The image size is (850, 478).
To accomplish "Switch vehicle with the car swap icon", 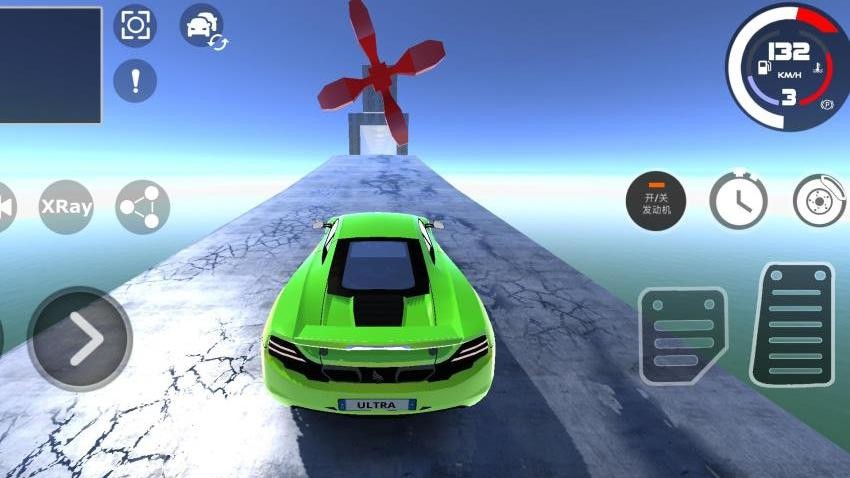I will click(x=202, y=25).
